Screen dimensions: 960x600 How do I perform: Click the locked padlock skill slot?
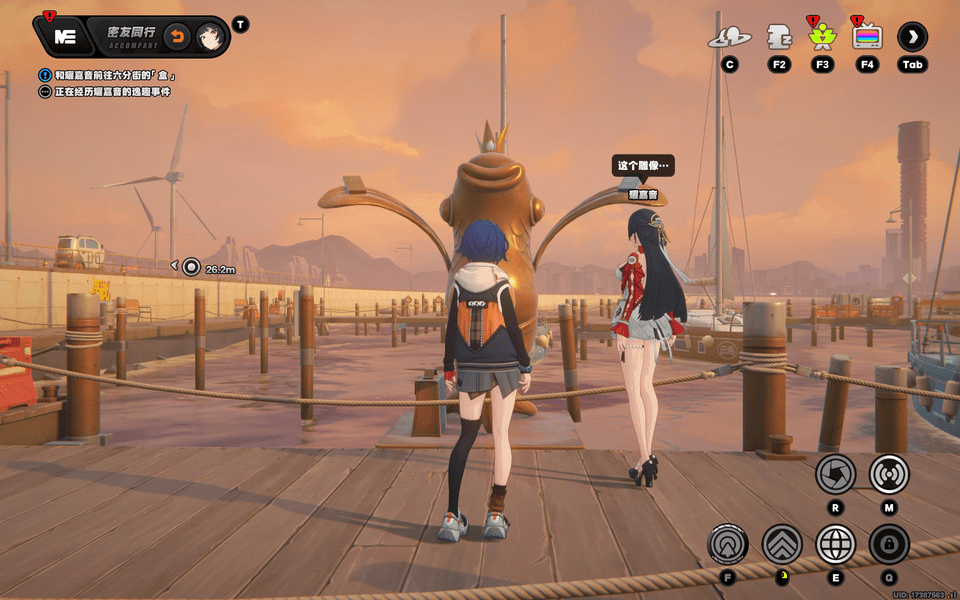(888, 544)
